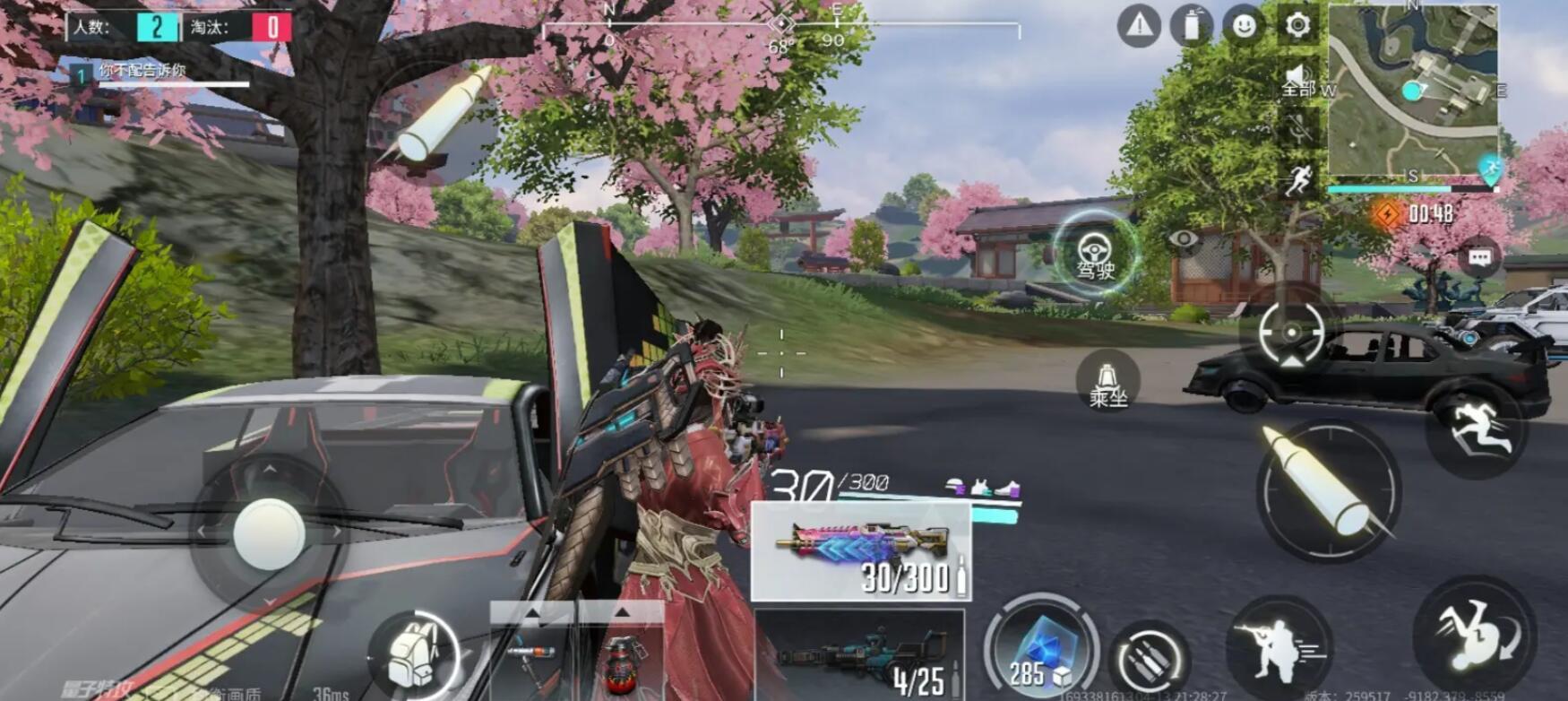Tap the 乘坐 passenger seat button
This screenshot has width=1568, height=701.
pyautogui.click(x=1107, y=381)
